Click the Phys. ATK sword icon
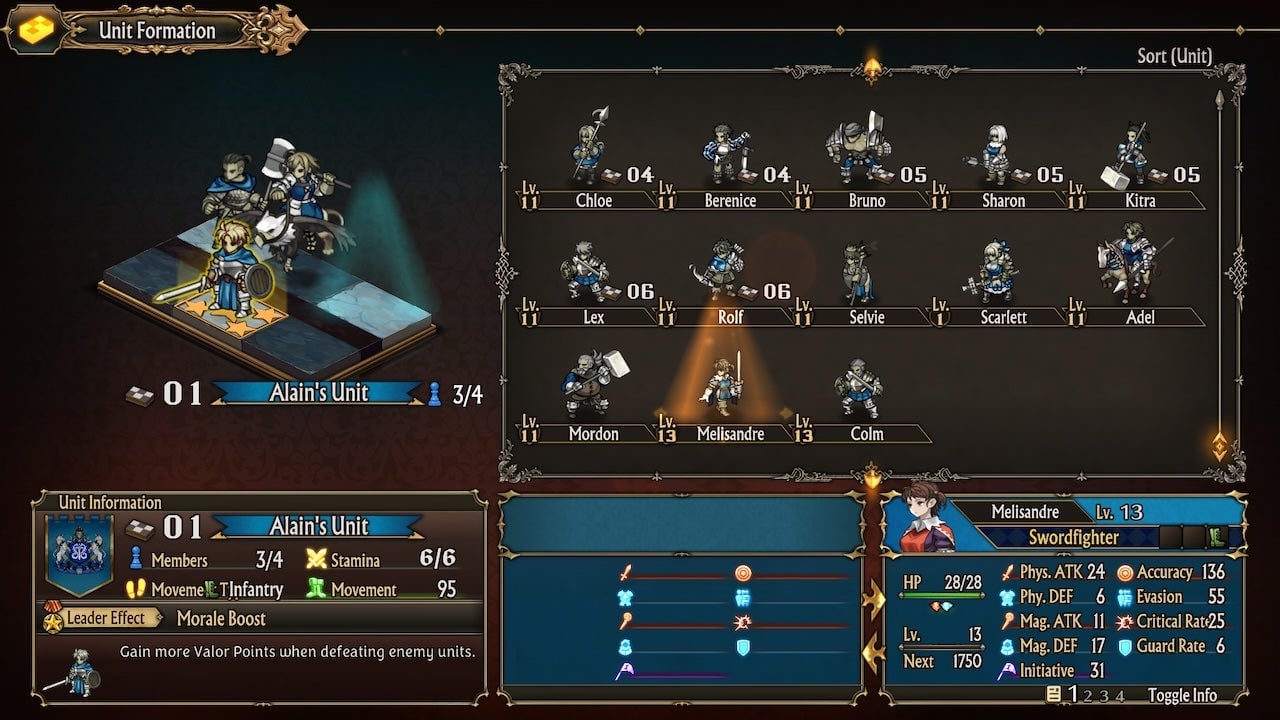This screenshot has height=720, width=1280. coord(1009,573)
